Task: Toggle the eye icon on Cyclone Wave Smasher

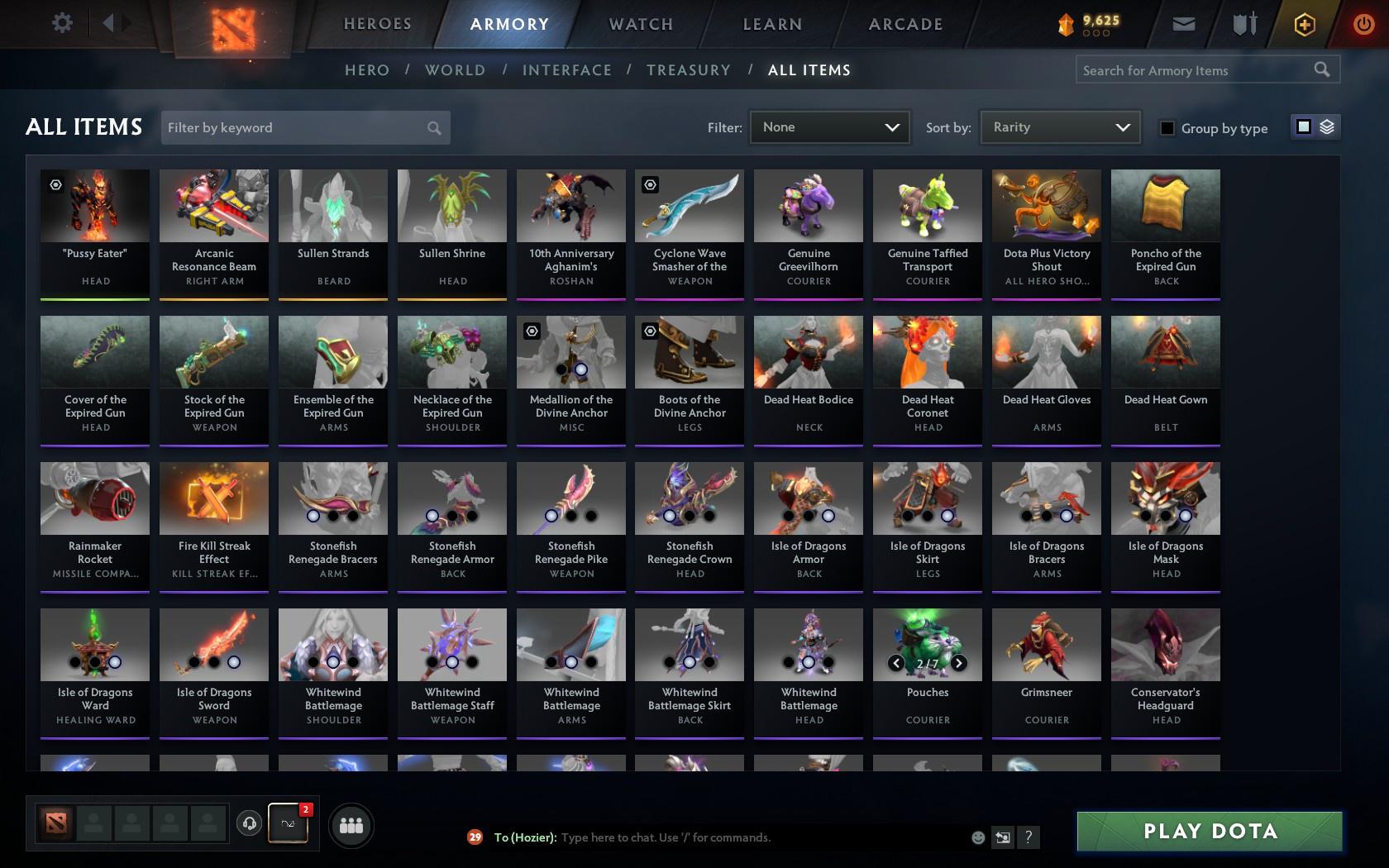Action: coord(651,184)
